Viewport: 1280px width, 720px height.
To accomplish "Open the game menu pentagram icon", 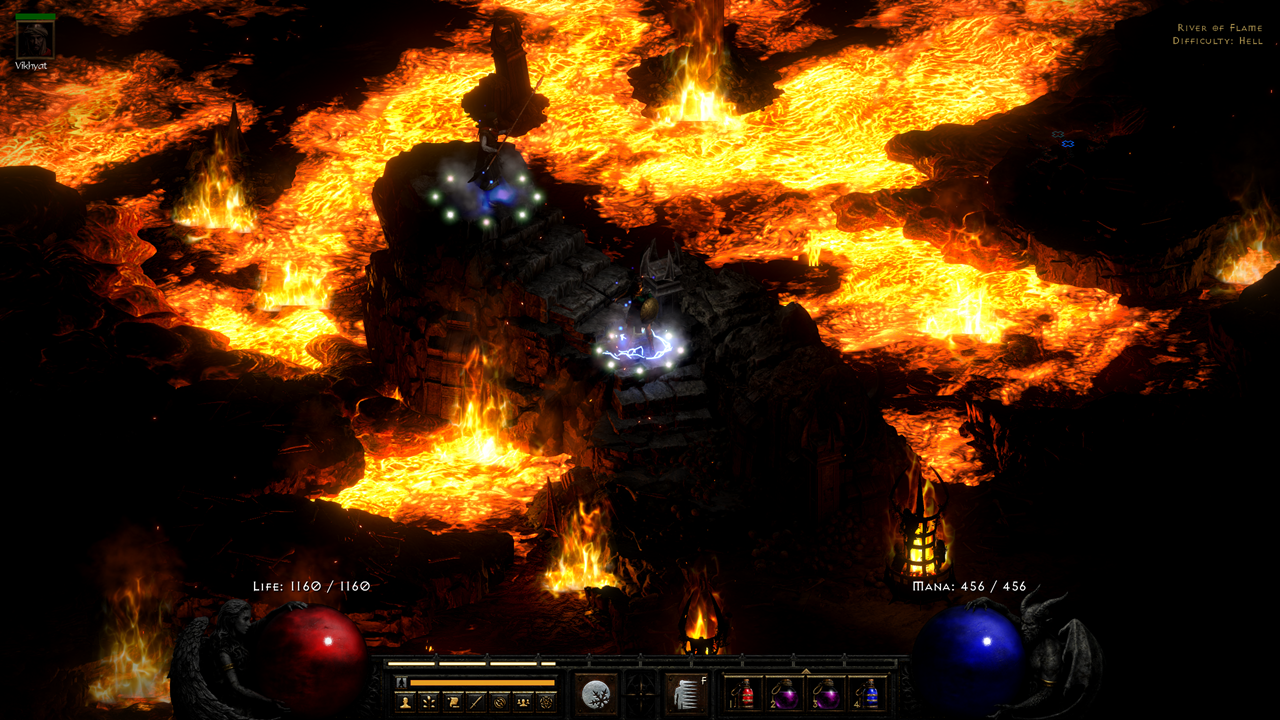I will click(548, 701).
